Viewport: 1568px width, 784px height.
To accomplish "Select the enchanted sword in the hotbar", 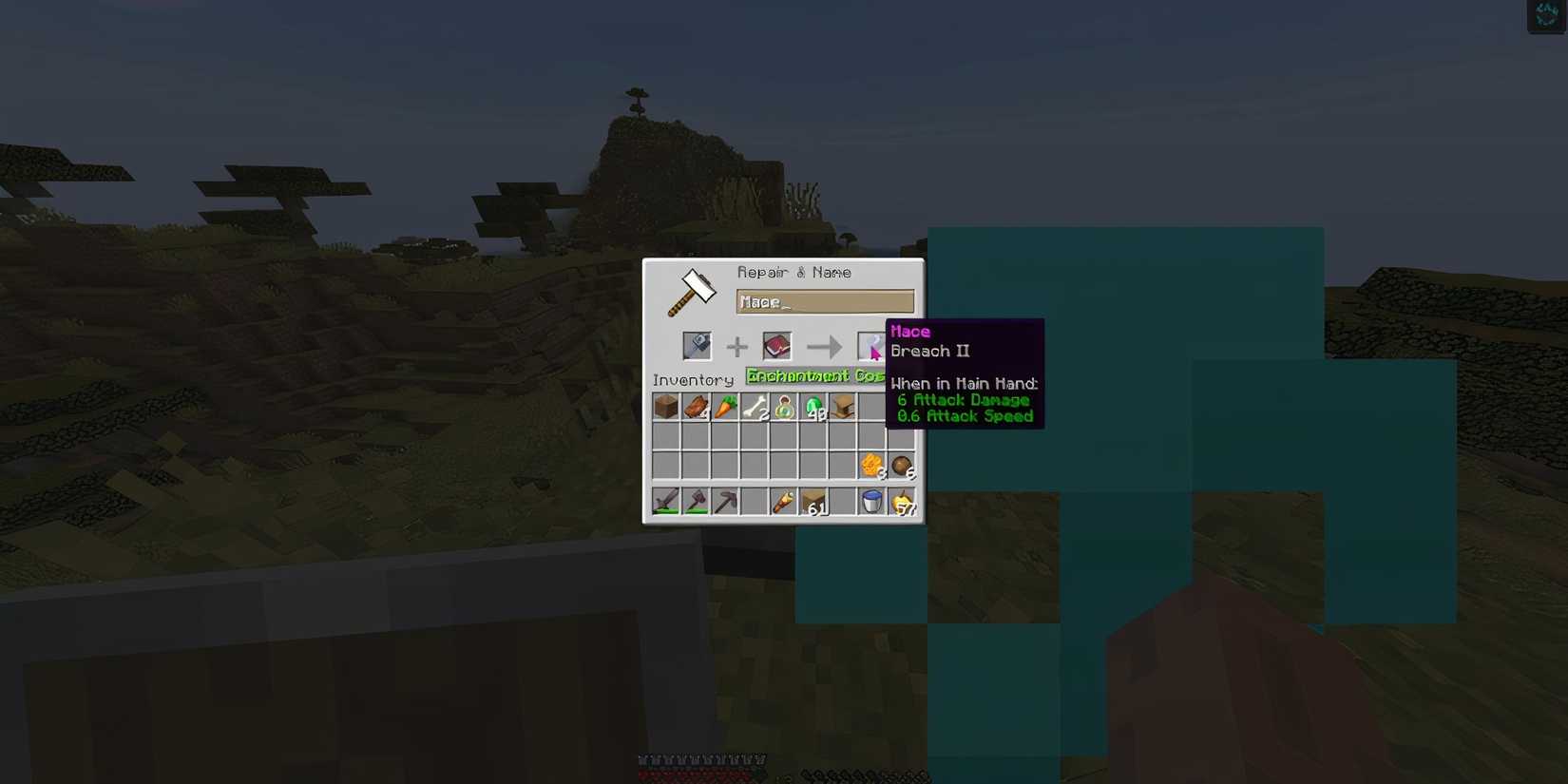I will coord(666,501).
